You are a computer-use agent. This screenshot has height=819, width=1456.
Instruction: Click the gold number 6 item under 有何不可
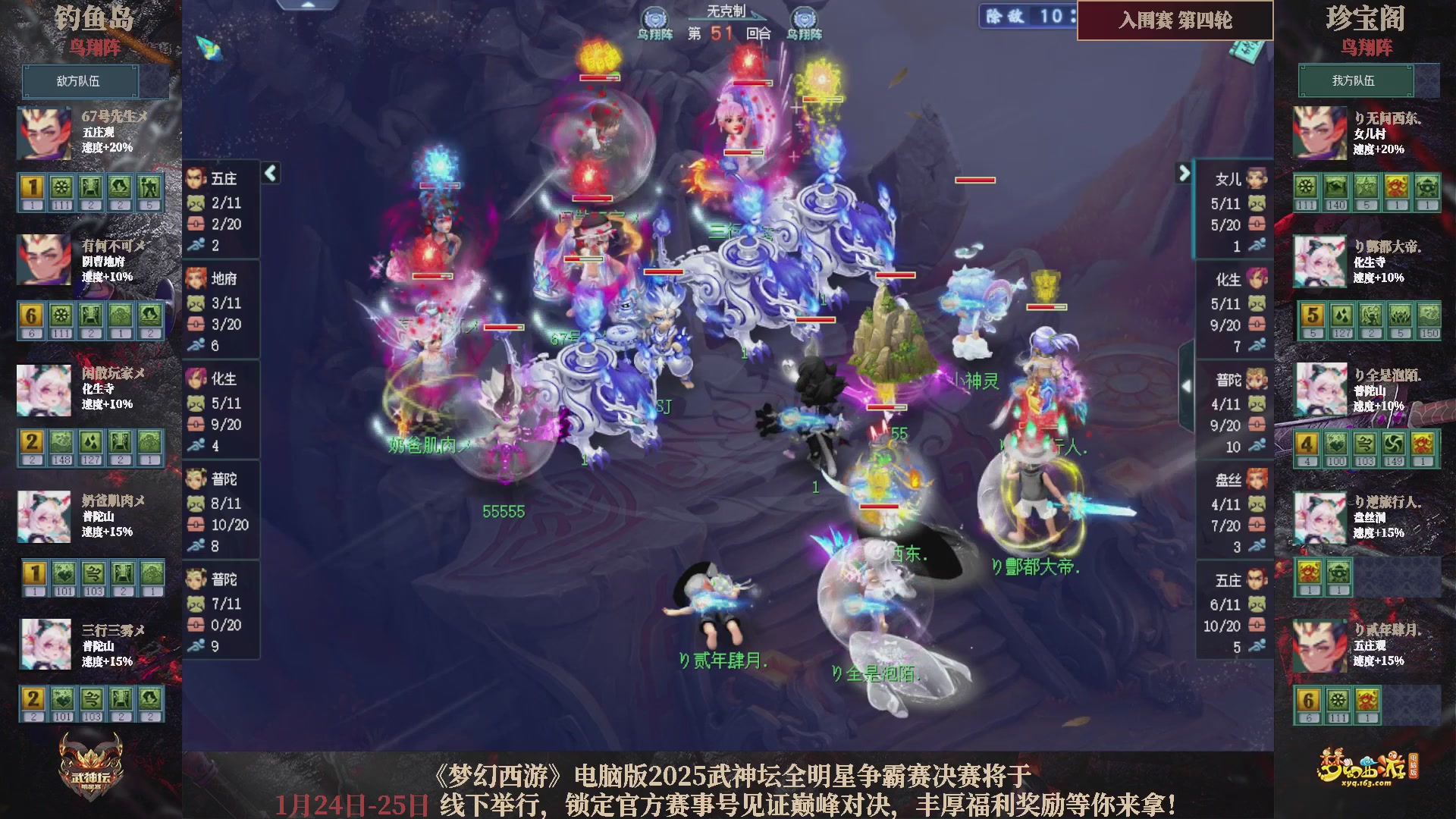click(x=32, y=316)
